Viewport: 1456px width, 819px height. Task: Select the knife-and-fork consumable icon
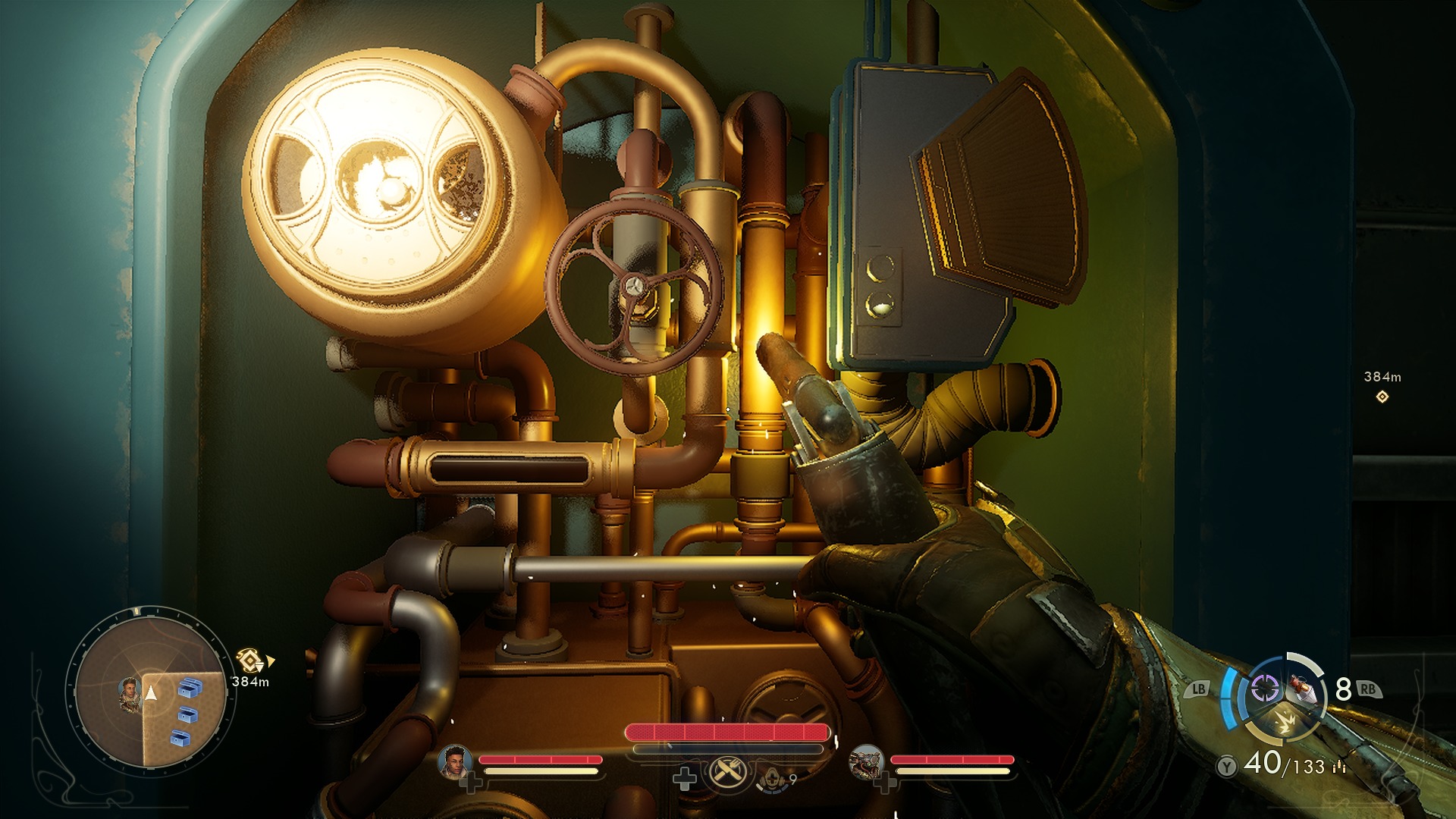(726, 771)
